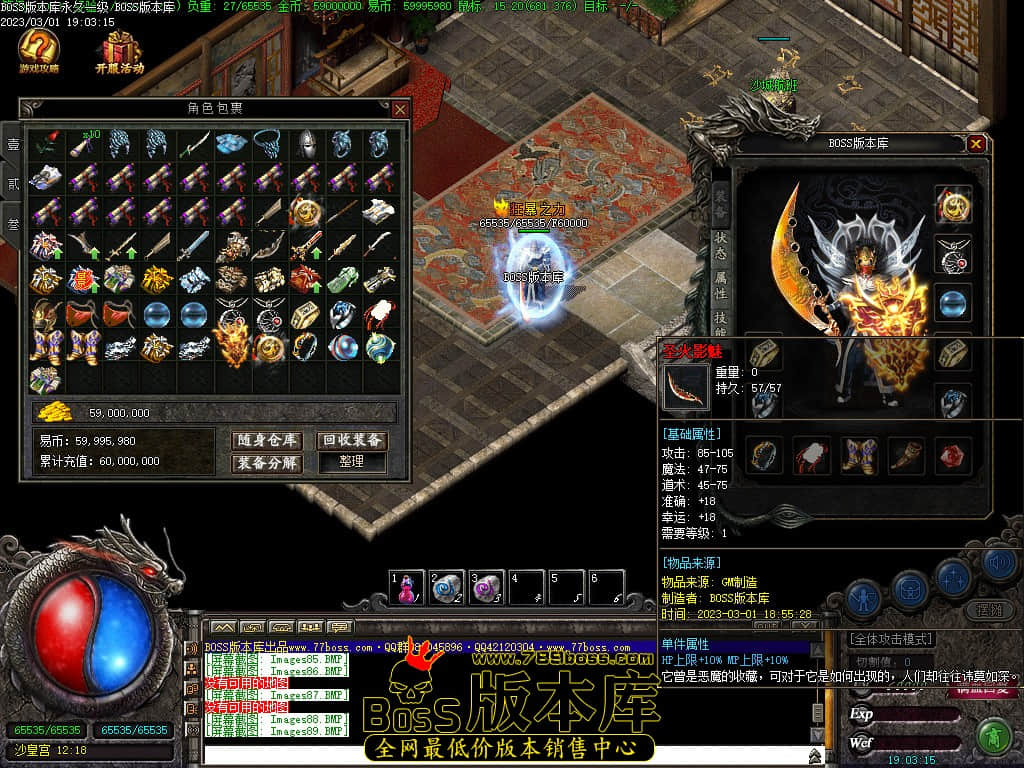Use the red potion in hotbar slot 1
This screenshot has height=768, width=1024.
pyautogui.click(x=407, y=588)
